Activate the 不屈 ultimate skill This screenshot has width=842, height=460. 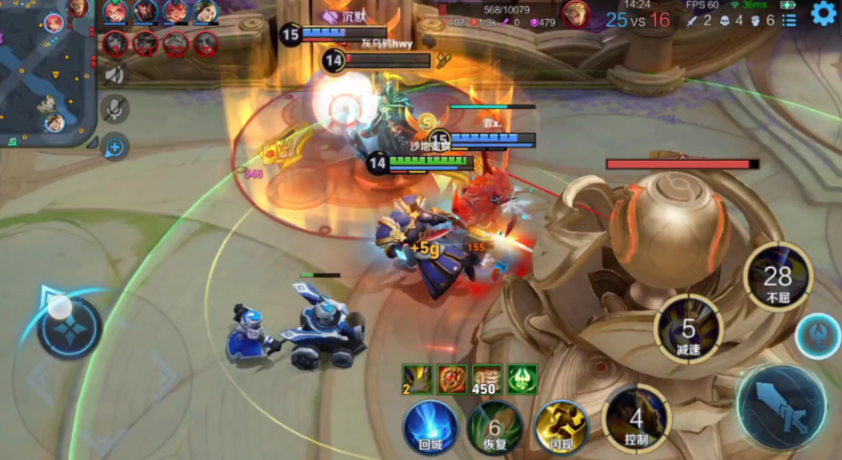tap(777, 277)
